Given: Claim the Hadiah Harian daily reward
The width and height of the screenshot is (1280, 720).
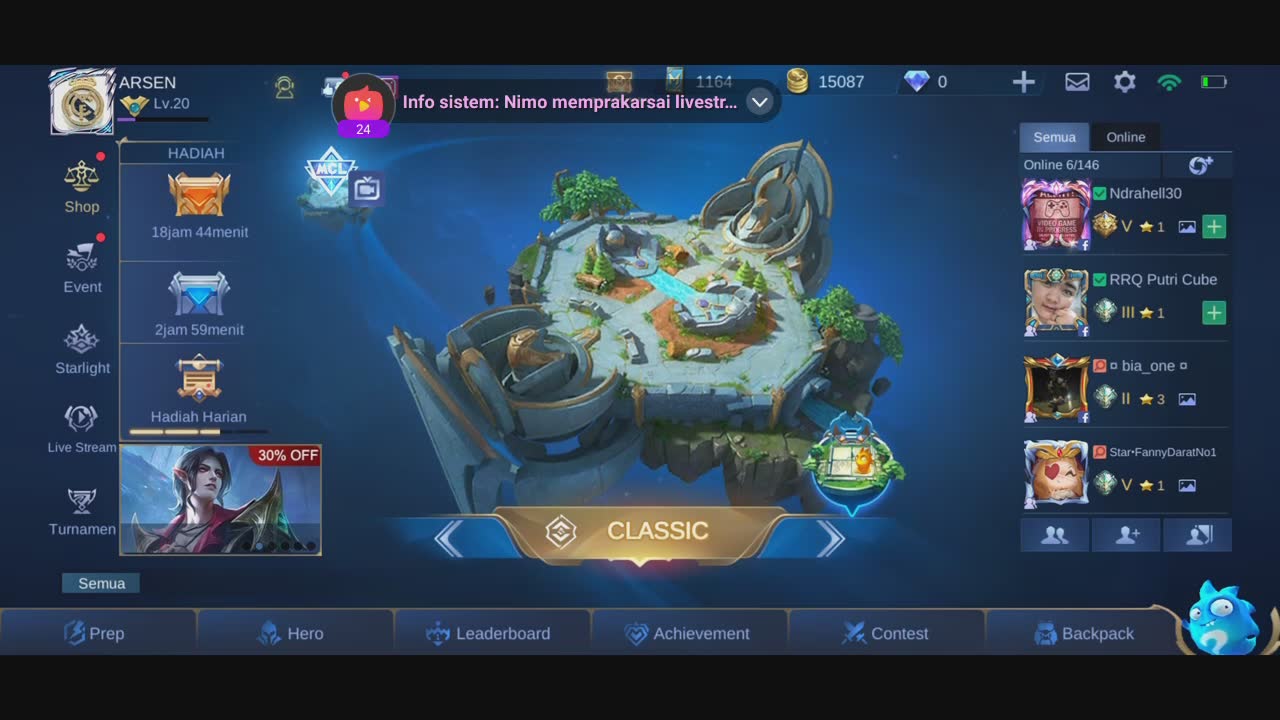Looking at the screenshot, I should tap(198, 388).
